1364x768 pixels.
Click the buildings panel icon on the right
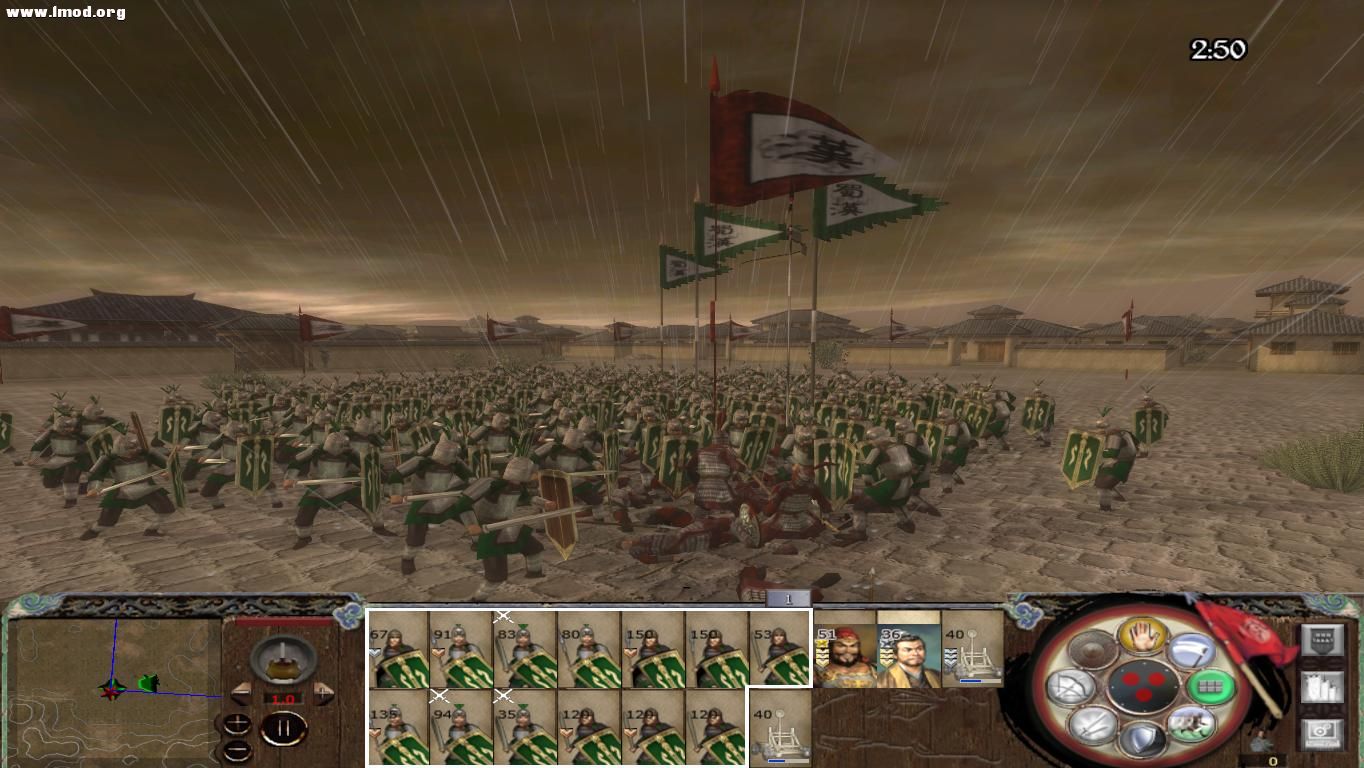point(1323,688)
